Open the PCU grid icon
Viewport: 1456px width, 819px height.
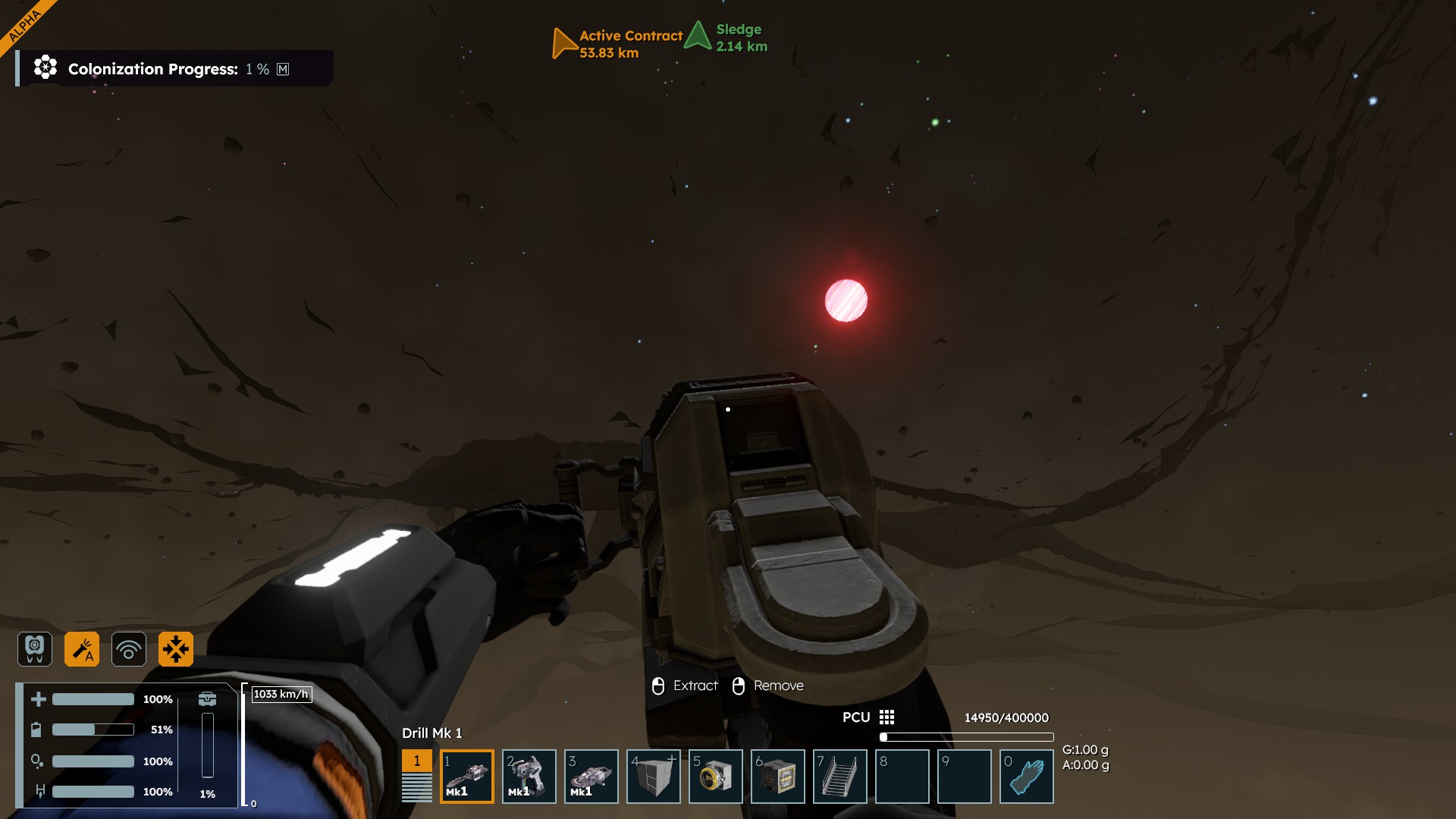coord(886,717)
